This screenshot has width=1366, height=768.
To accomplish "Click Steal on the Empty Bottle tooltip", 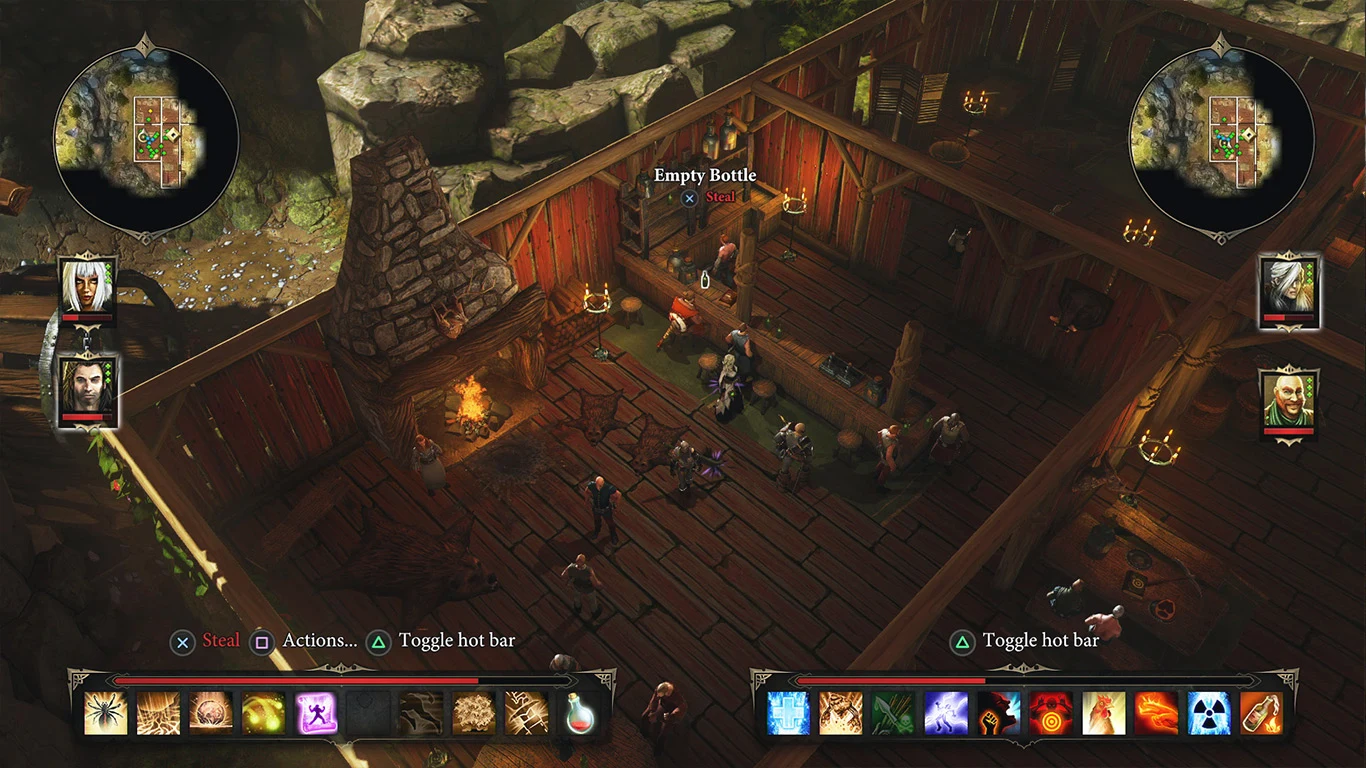I will [x=720, y=197].
